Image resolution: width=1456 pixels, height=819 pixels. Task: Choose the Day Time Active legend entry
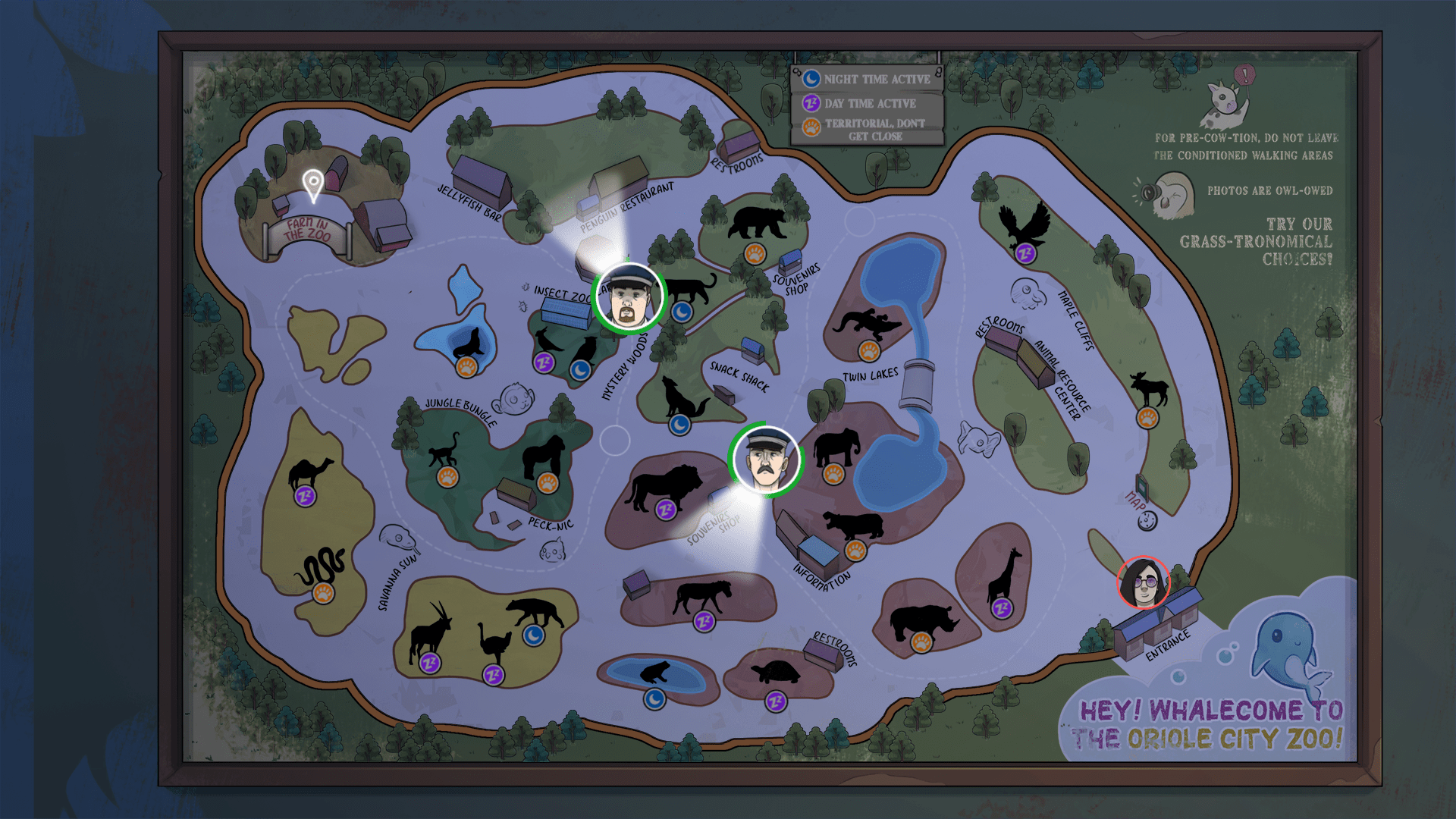coord(868,103)
